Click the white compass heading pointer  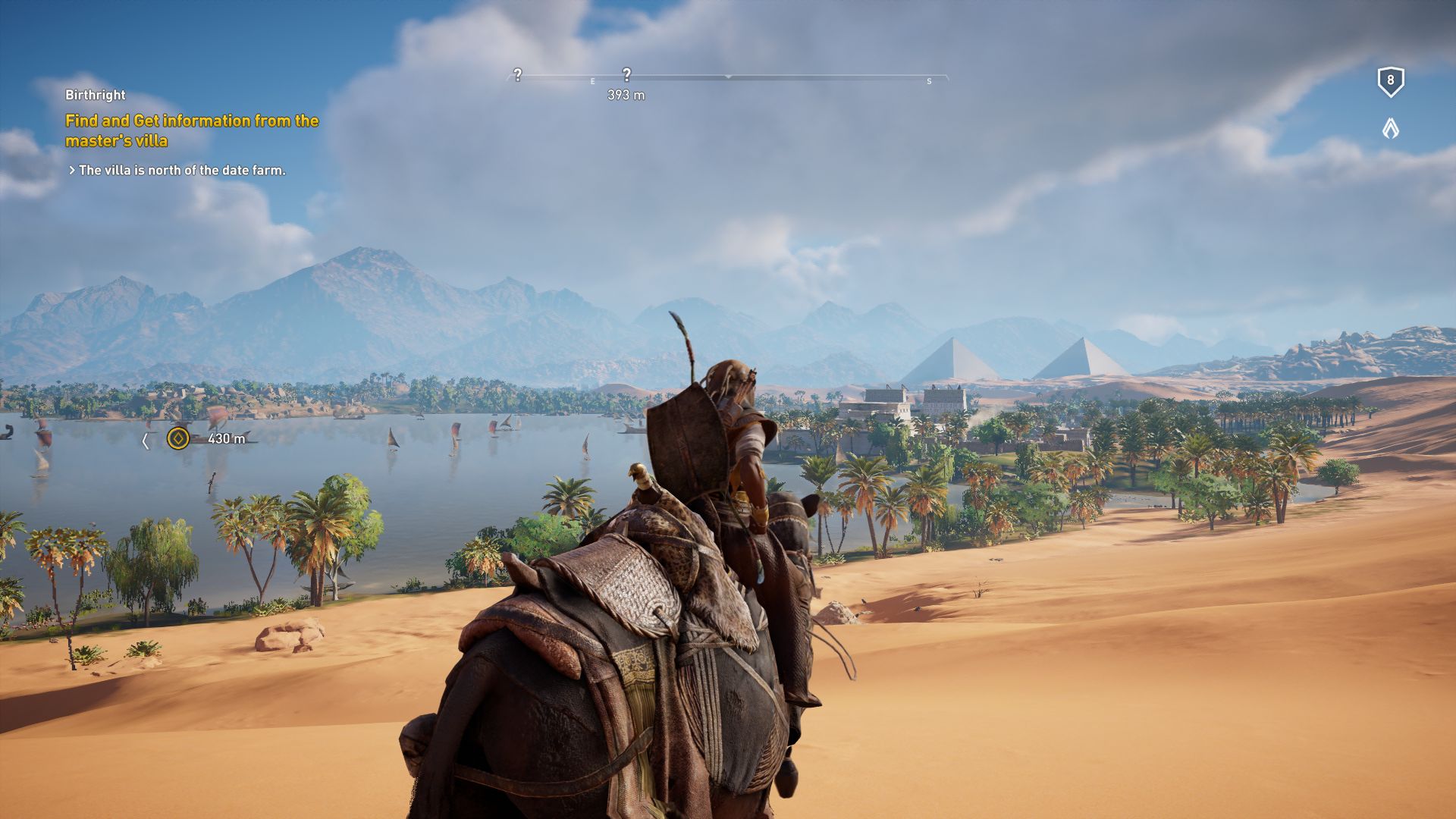point(729,77)
